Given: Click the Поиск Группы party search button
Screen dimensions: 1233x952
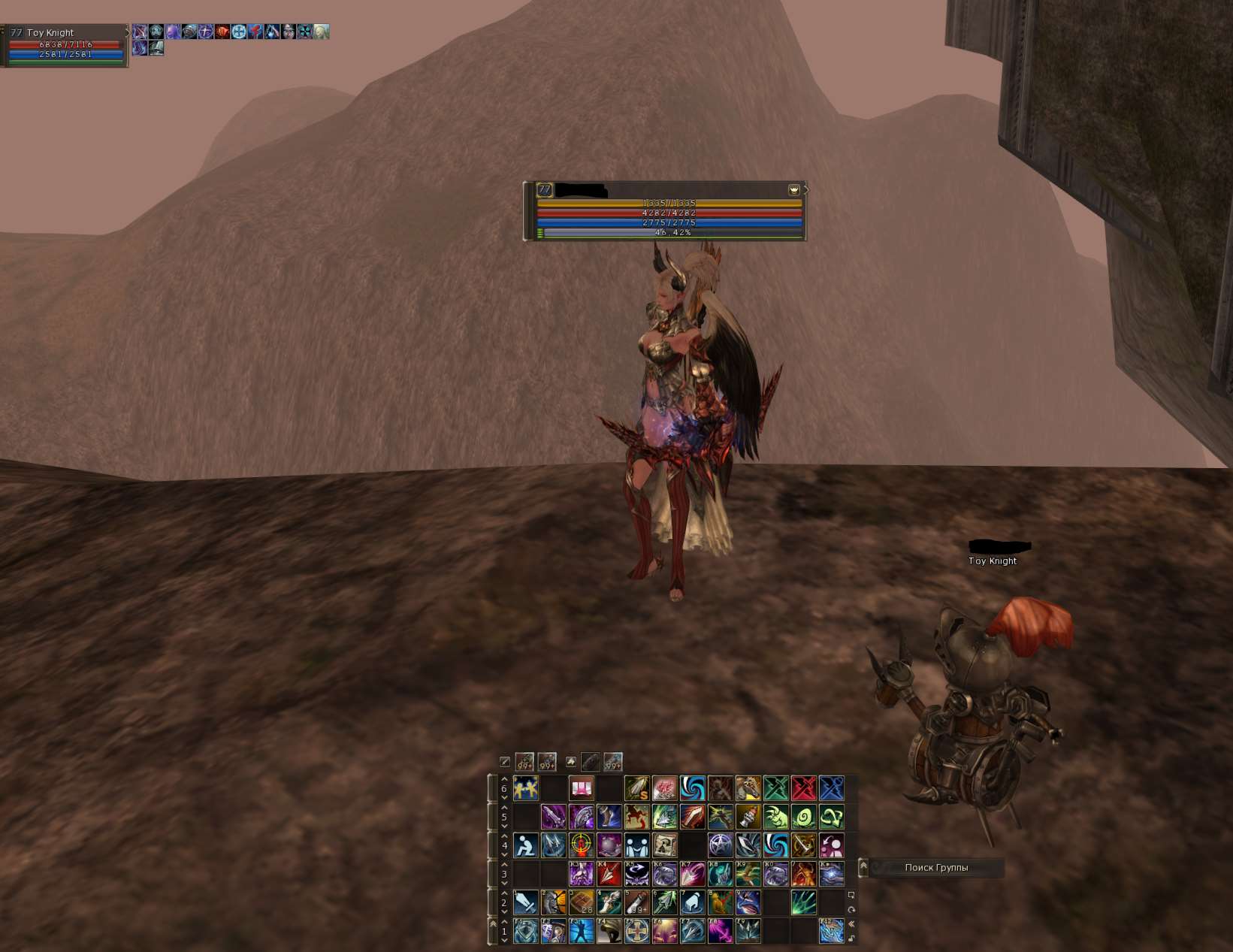Looking at the screenshot, I should tap(935, 868).
